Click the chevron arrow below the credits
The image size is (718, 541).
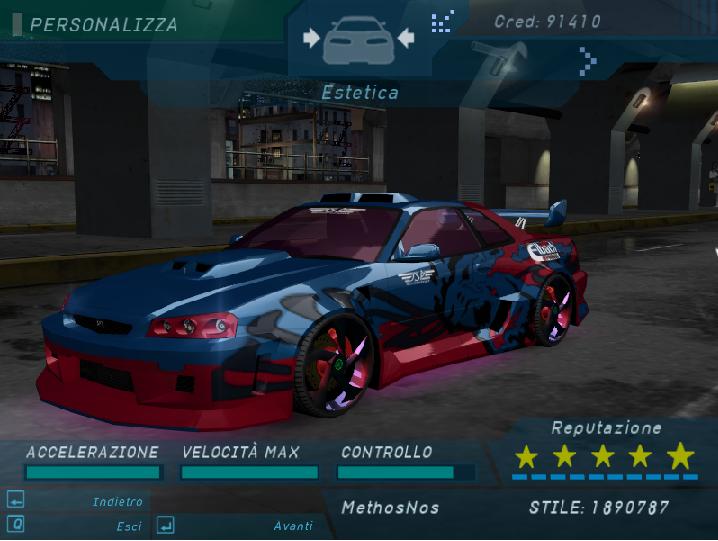(x=588, y=62)
